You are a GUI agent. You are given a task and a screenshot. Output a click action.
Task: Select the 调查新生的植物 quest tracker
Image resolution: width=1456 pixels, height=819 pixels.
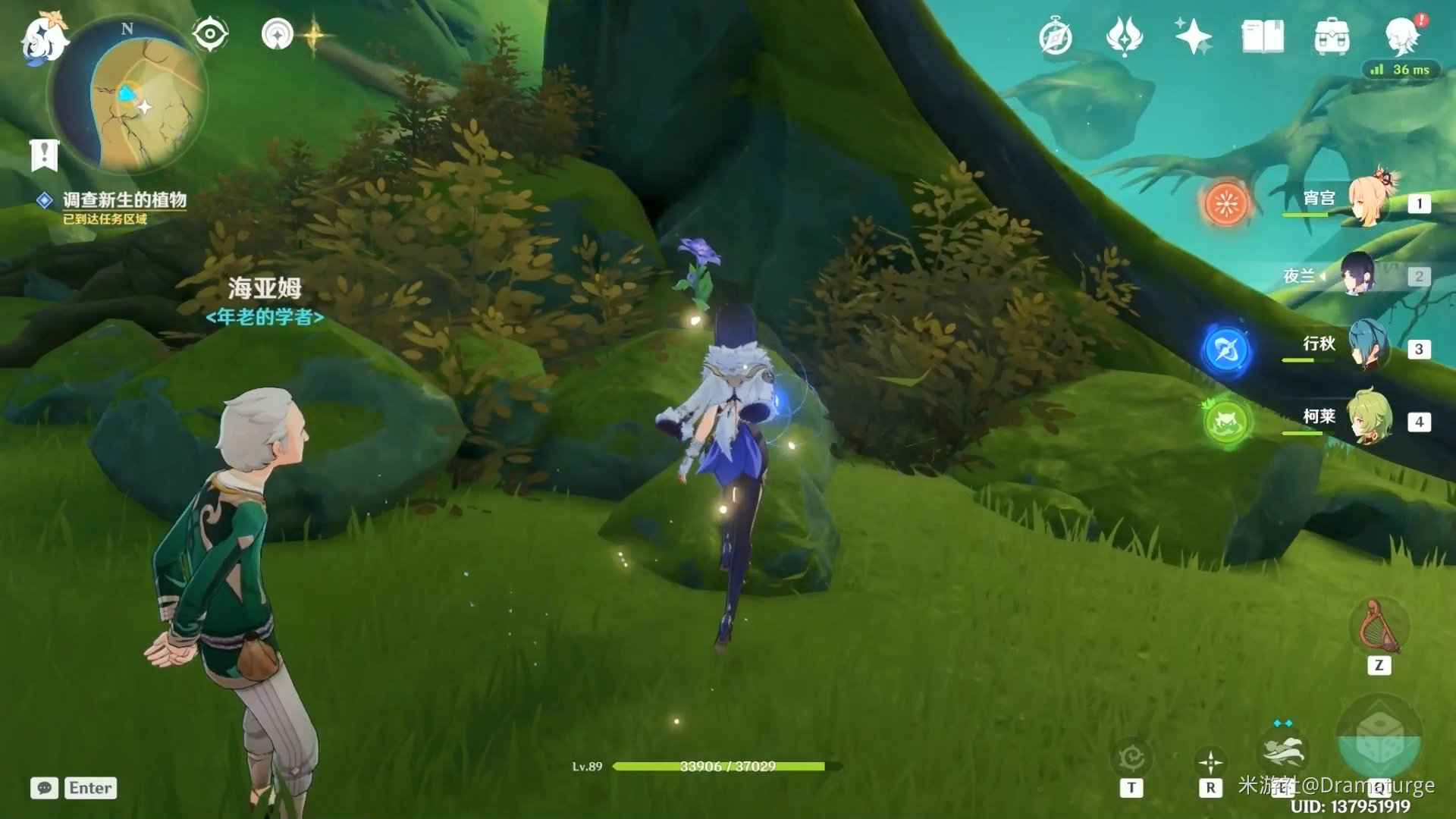pyautogui.click(x=124, y=200)
